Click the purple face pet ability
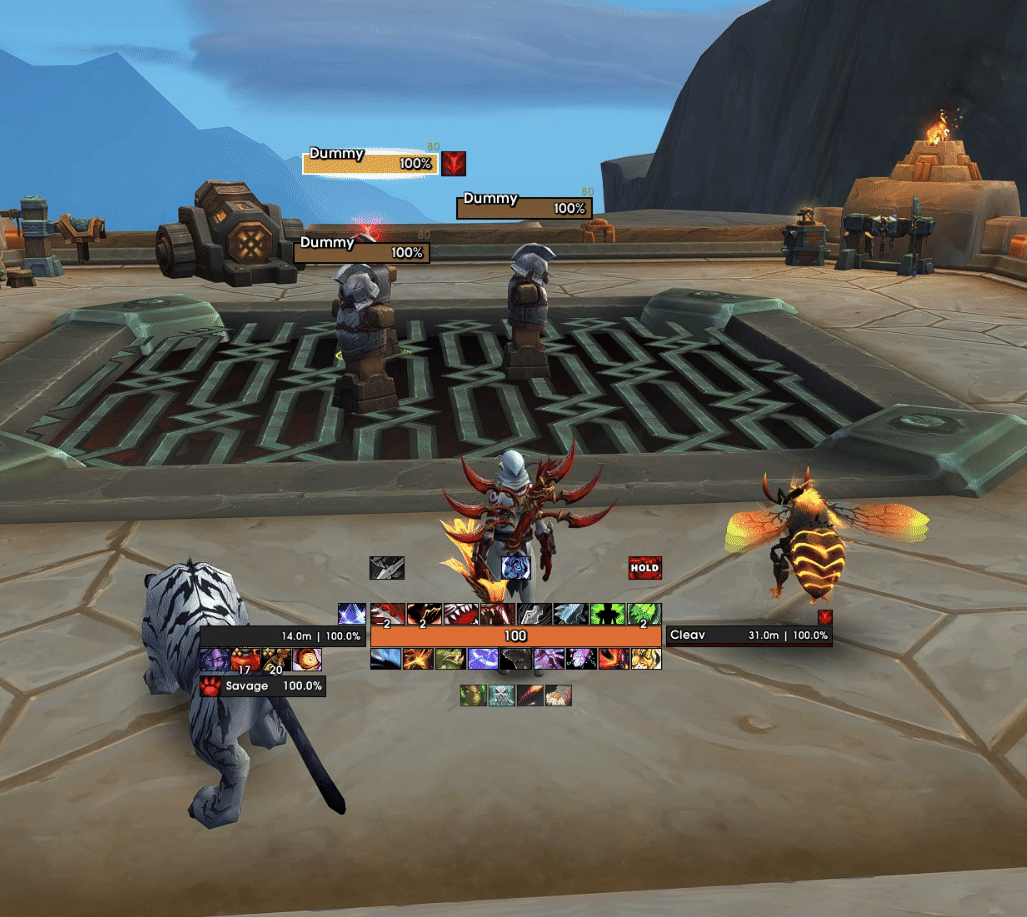1027x917 pixels. coord(212,659)
